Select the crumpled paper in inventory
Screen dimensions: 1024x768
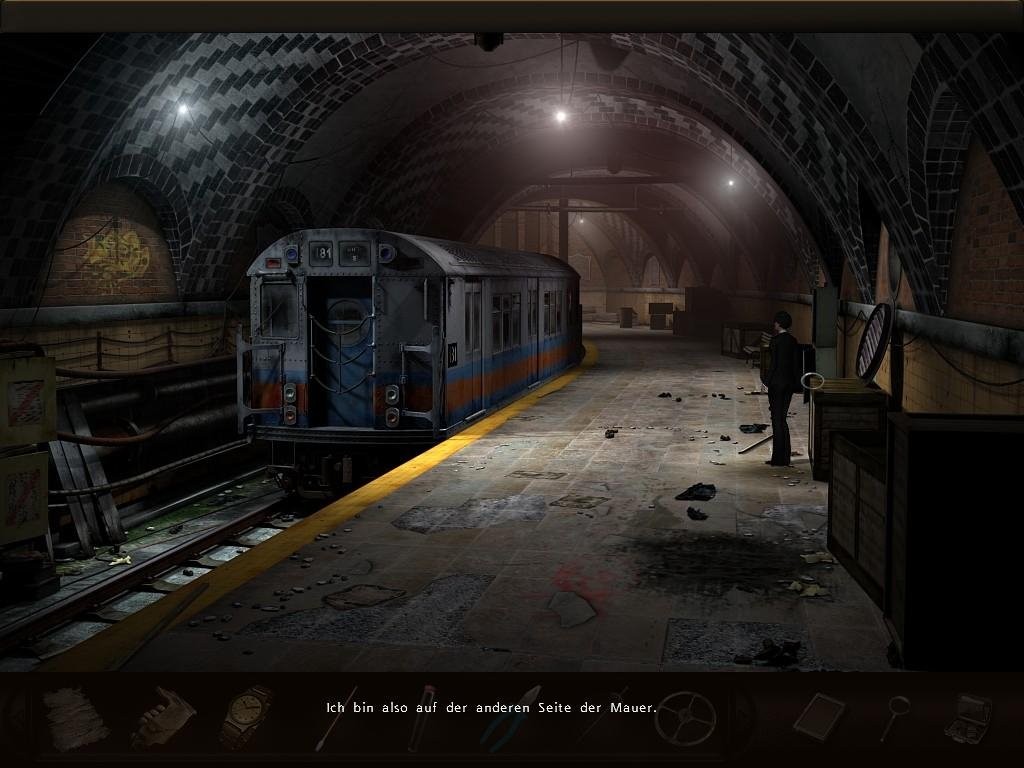[75, 718]
